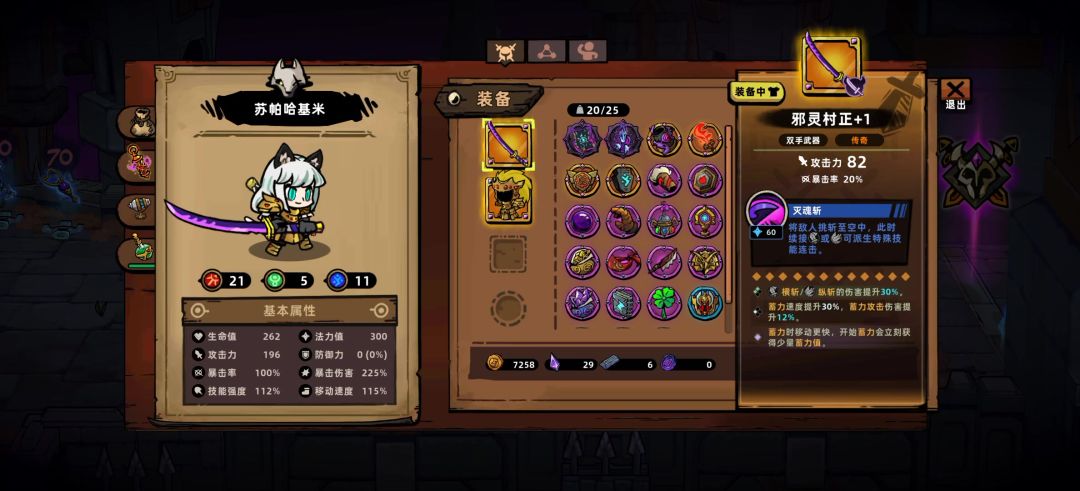
Task: Click the 装备中 equipped tag
Action: pos(757,92)
